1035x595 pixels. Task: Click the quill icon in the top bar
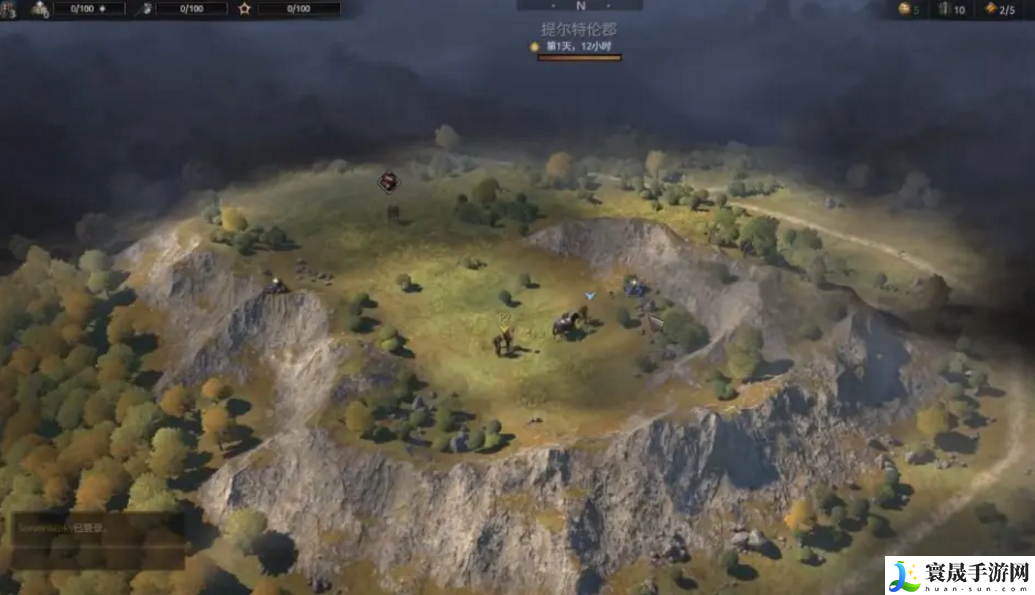pos(144,9)
